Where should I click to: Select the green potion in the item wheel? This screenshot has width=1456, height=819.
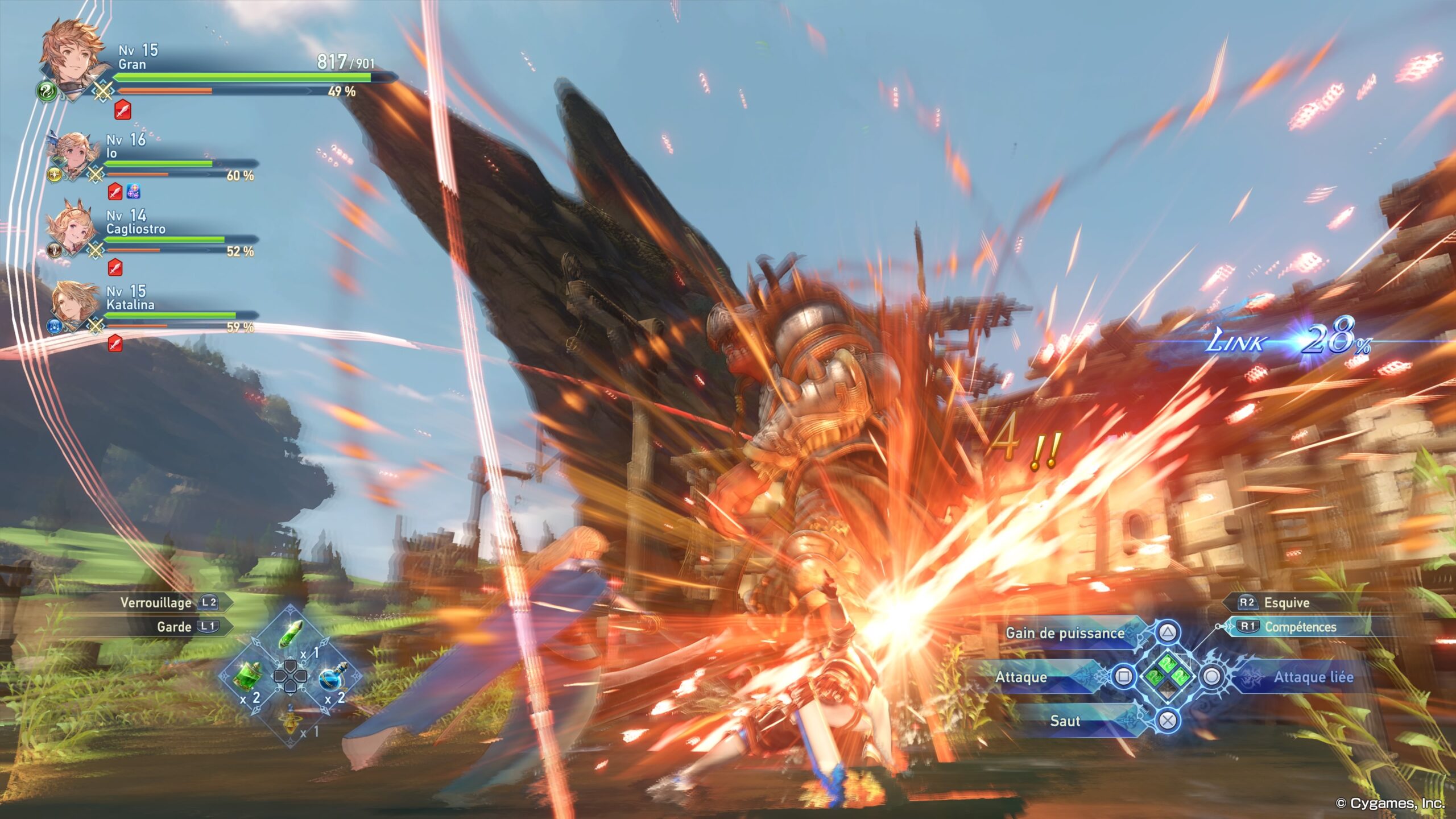click(x=246, y=677)
